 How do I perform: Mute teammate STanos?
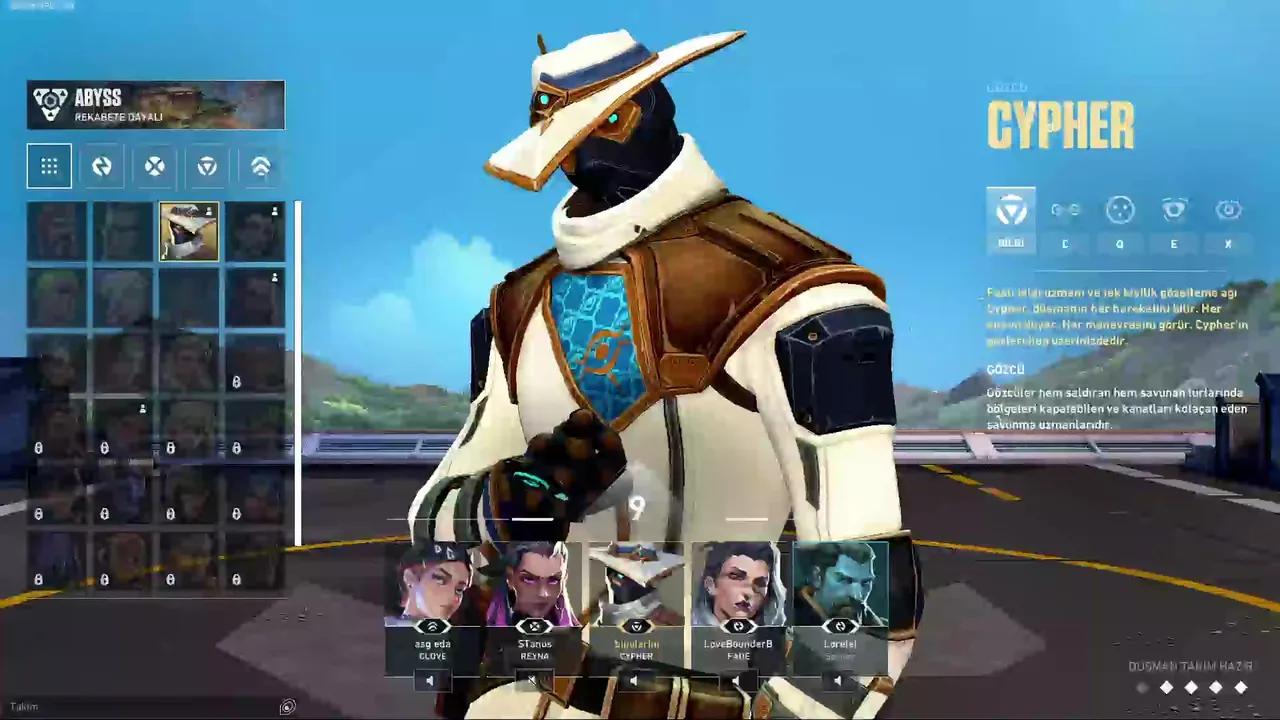(532, 681)
